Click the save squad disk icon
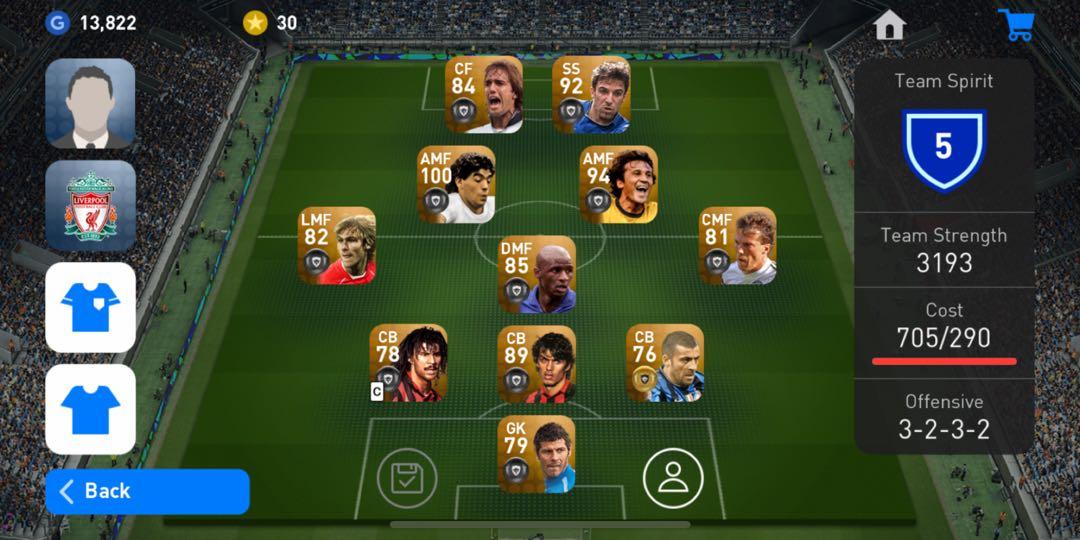Viewport: 1080px width, 540px height. [x=407, y=478]
